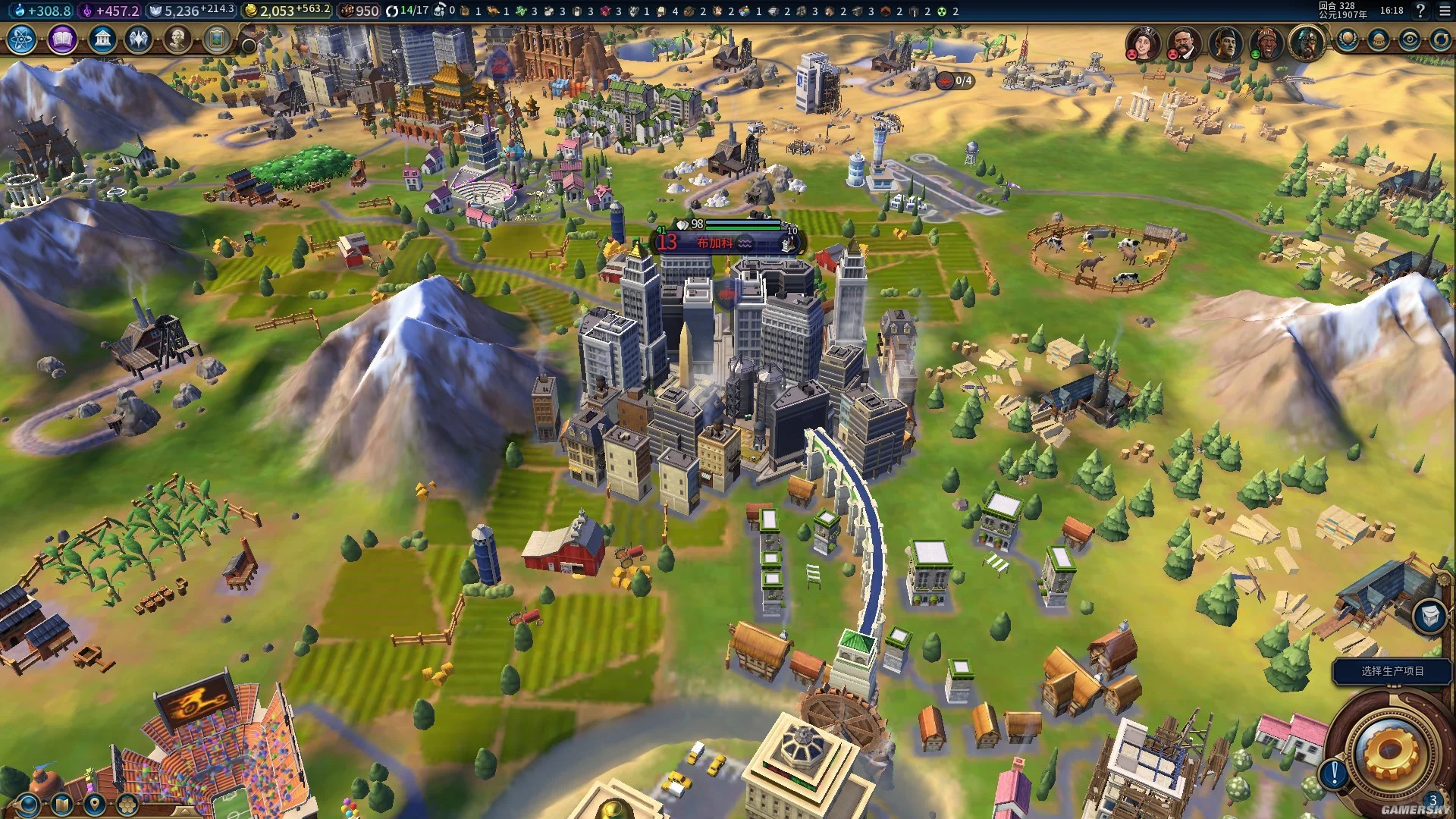Image resolution: width=1456 pixels, height=819 pixels.
Task: Open the religion winged star icon
Action: click(139, 39)
